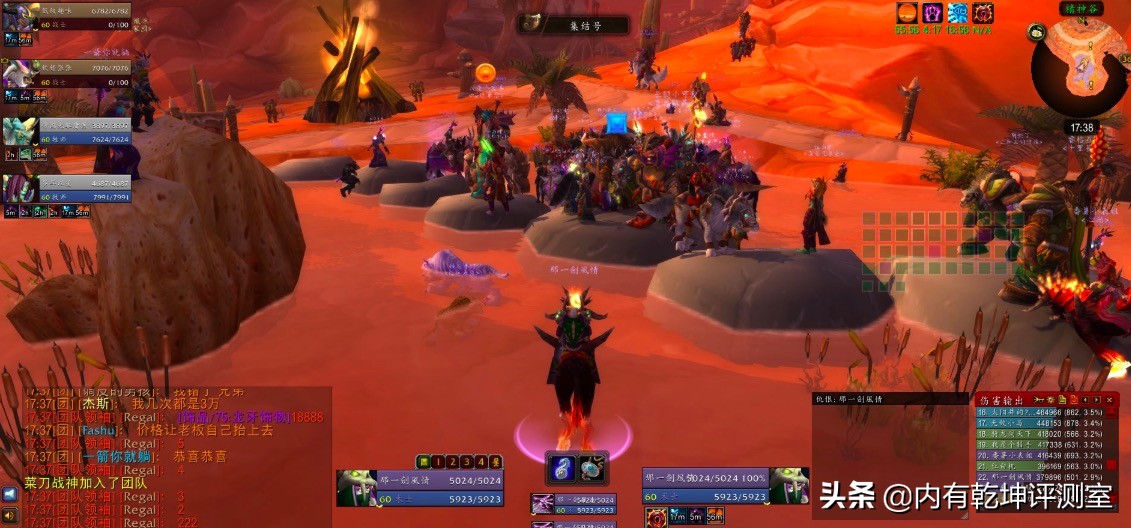Viewport: 1131px width, 528px height.
Task: Select raid marker number 1
Action: point(438,462)
